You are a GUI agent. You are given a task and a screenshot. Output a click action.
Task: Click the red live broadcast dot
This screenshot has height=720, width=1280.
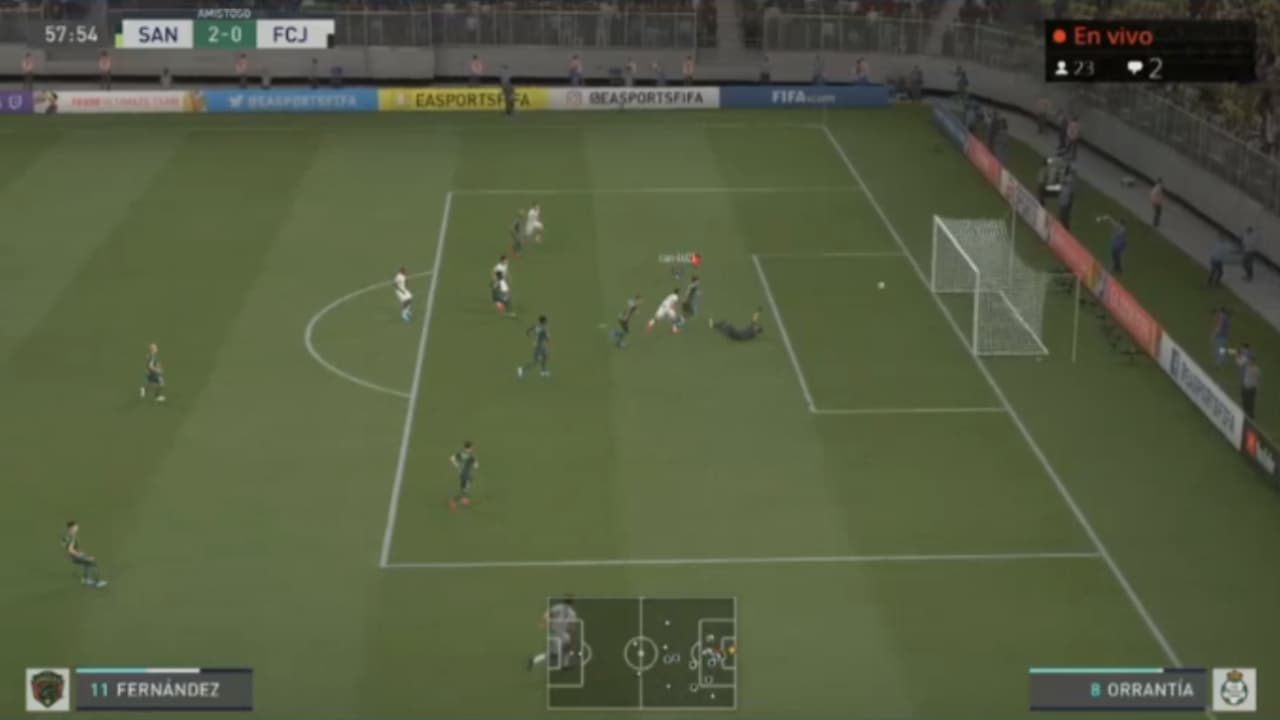(x=1059, y=36)
